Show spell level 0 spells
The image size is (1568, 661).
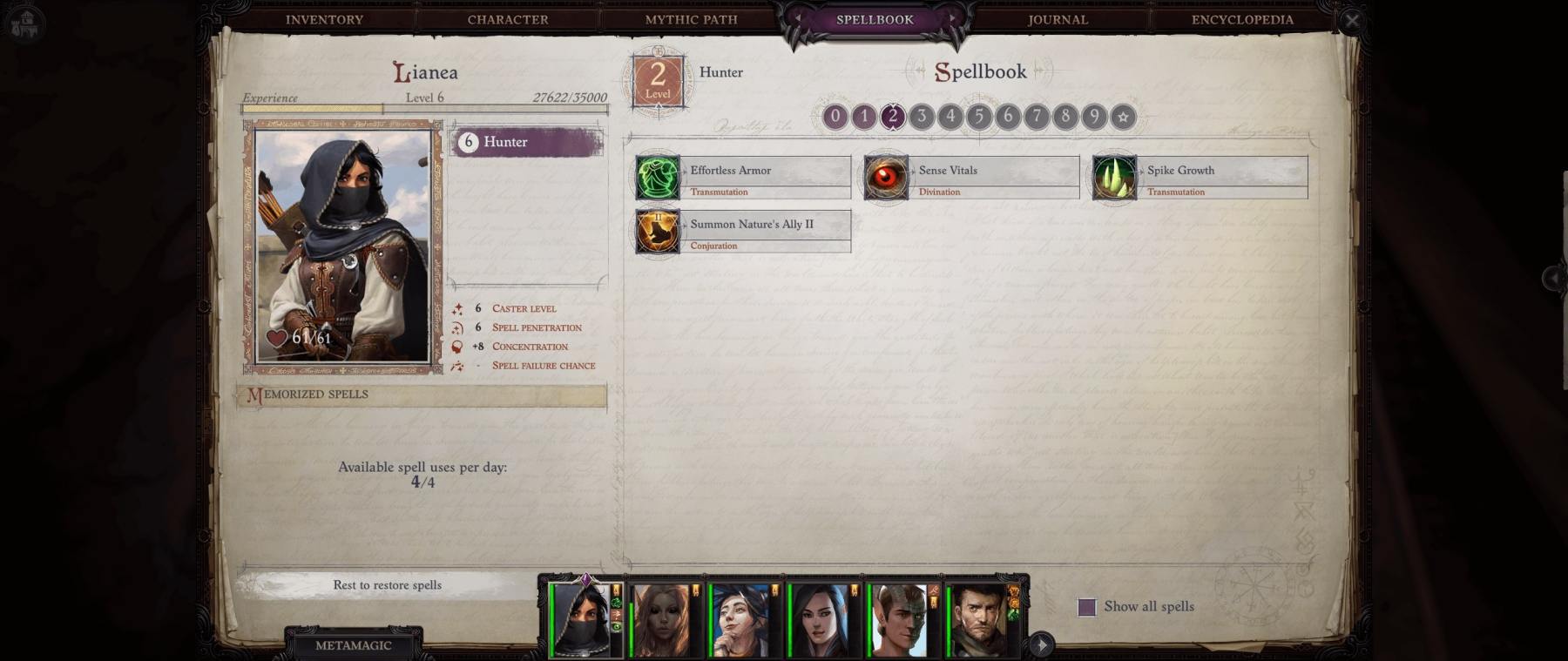(835, 116)
